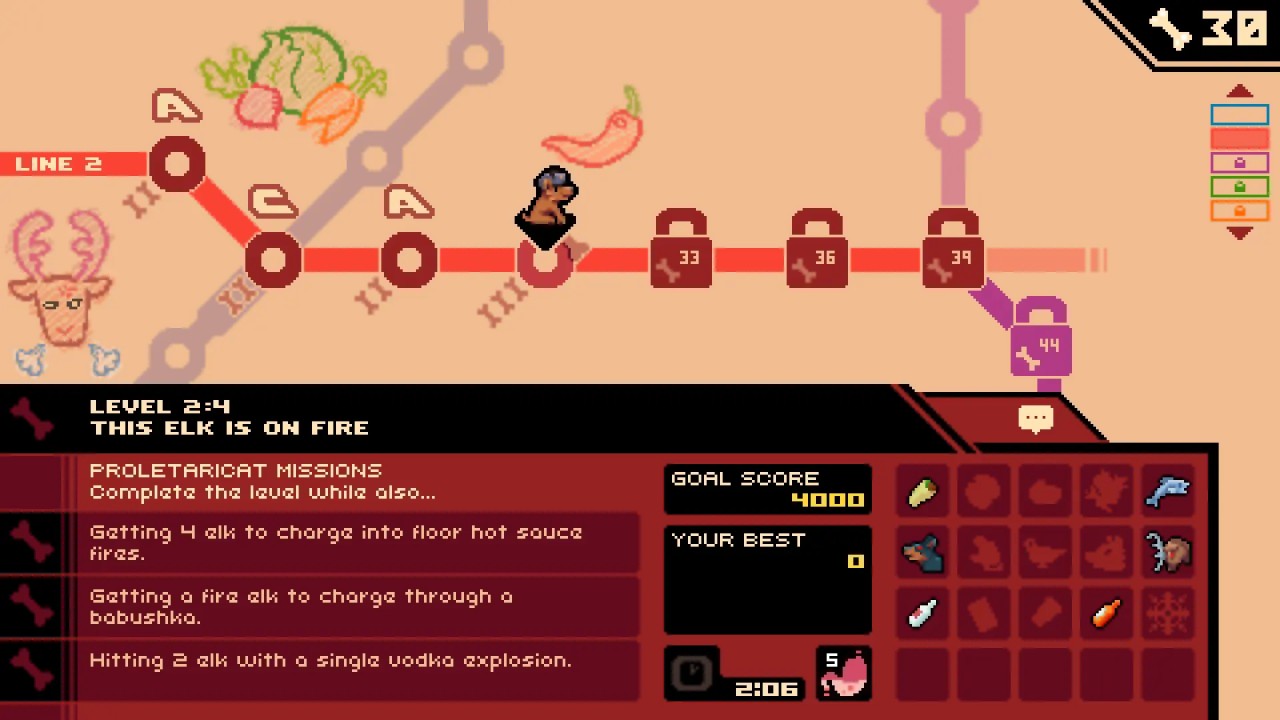Image resolution: width=1280 pixels, height=720 pixels.
Task: Click the up arrow above the line selector
Action: pyautogui.click(x=1239, y=92)
